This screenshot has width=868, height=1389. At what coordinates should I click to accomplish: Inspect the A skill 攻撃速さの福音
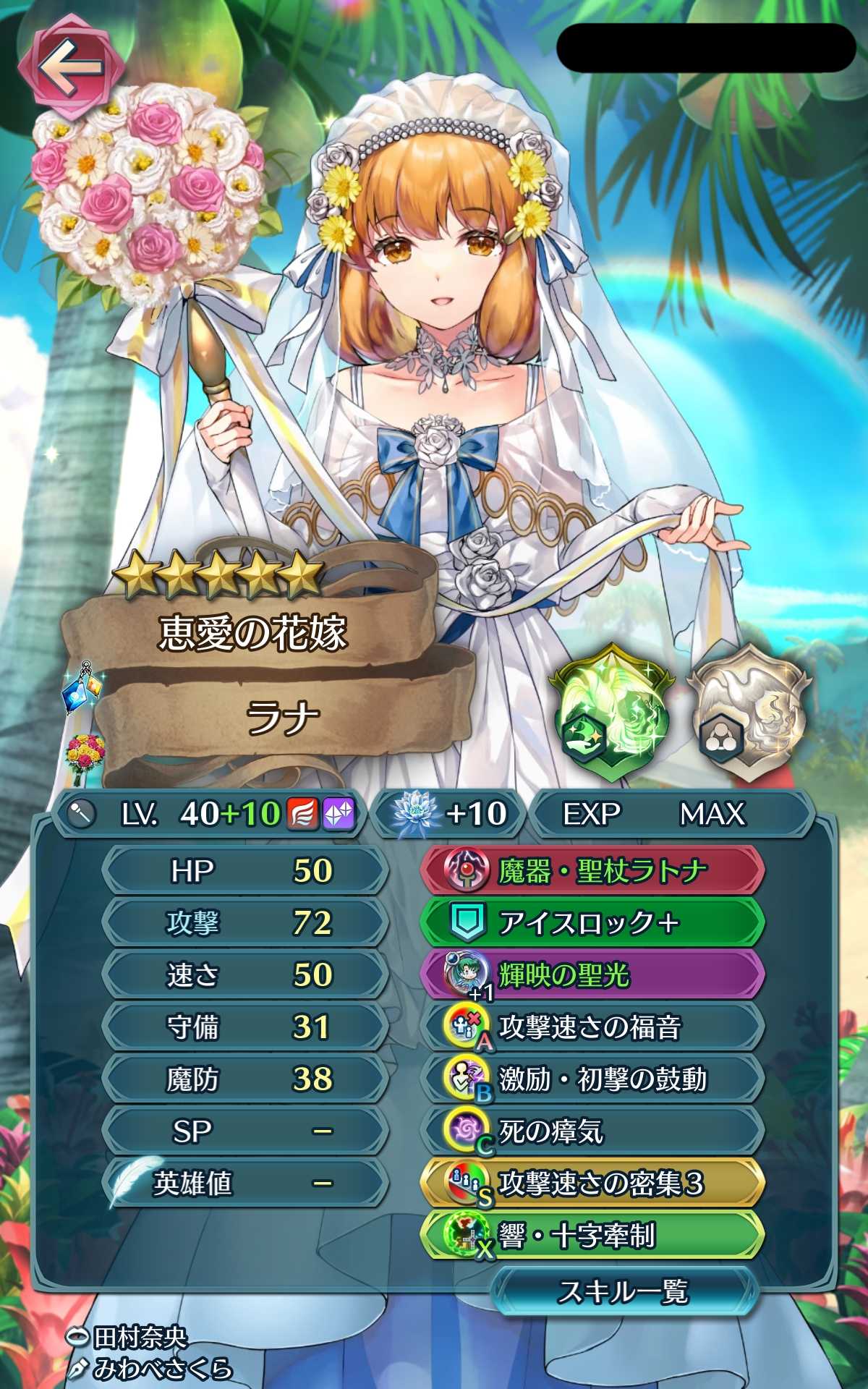(x=592, y=1027)
